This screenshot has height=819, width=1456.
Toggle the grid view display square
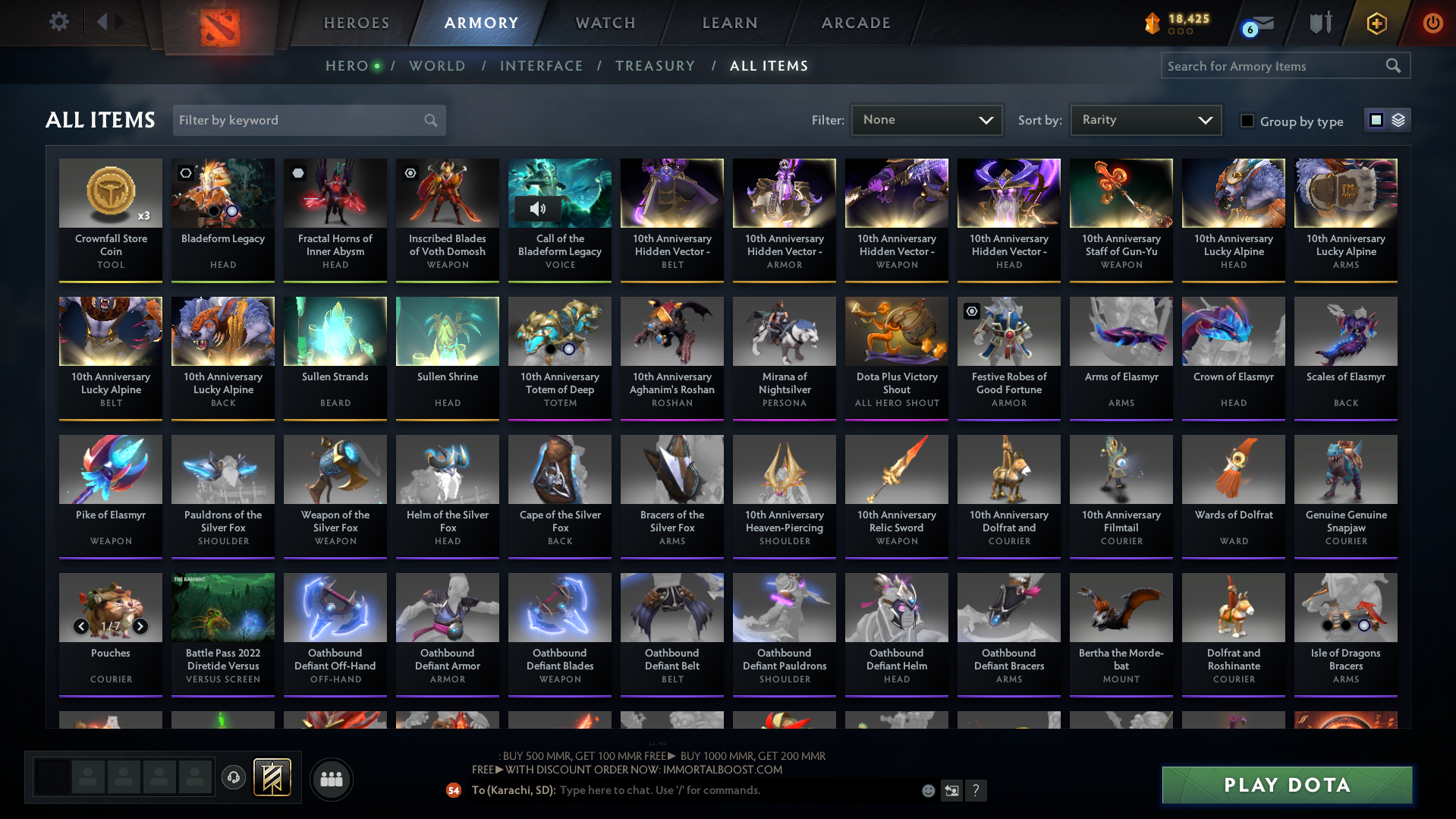tap(1376, 119)
